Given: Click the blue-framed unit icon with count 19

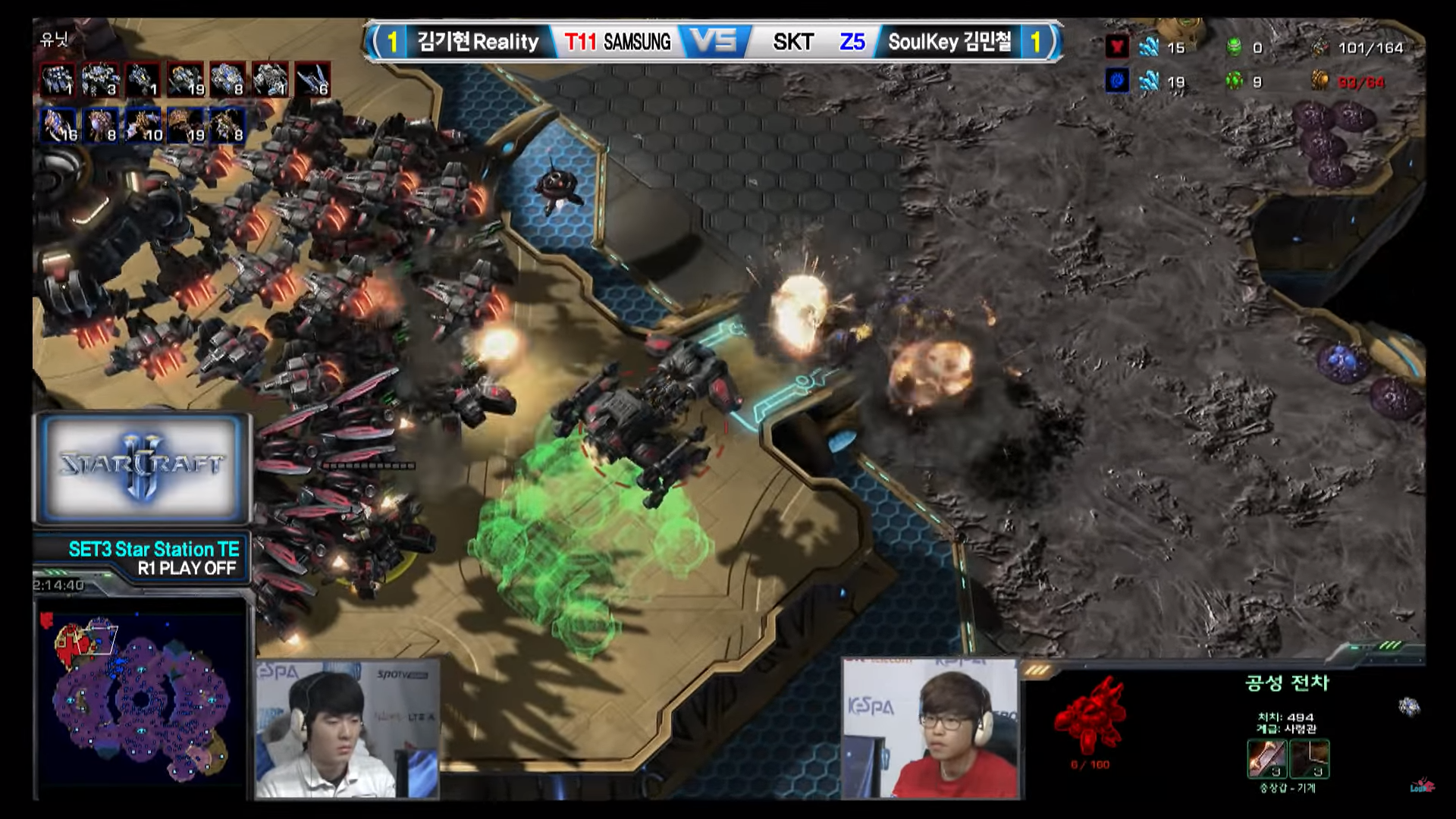Looking at the screenshot, I should (x=186, y=125).
